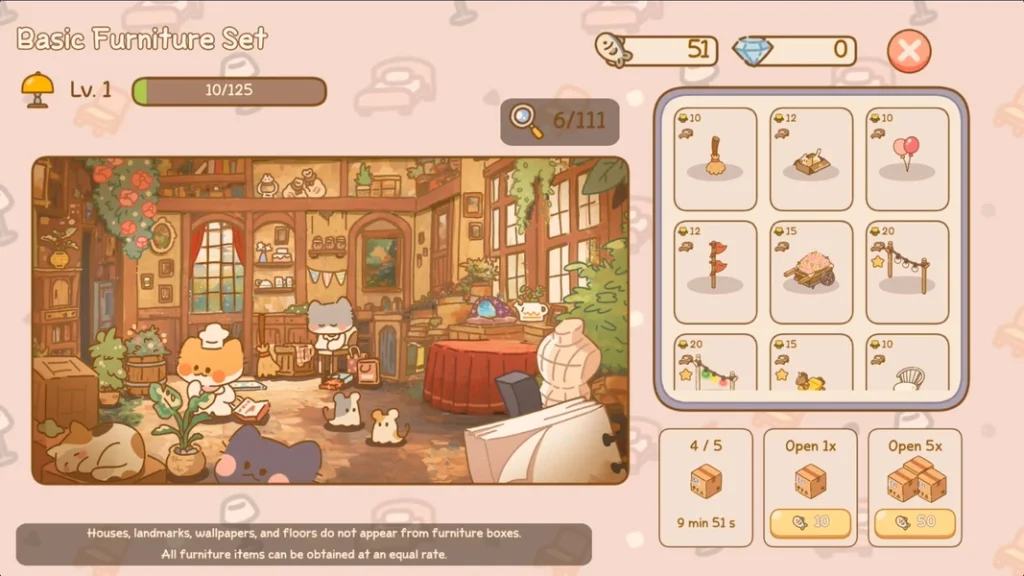Open five furniture boxes for 50 fish
Image resolution: width=1024 pixels, height=576 pixels.
pos(914,522)
